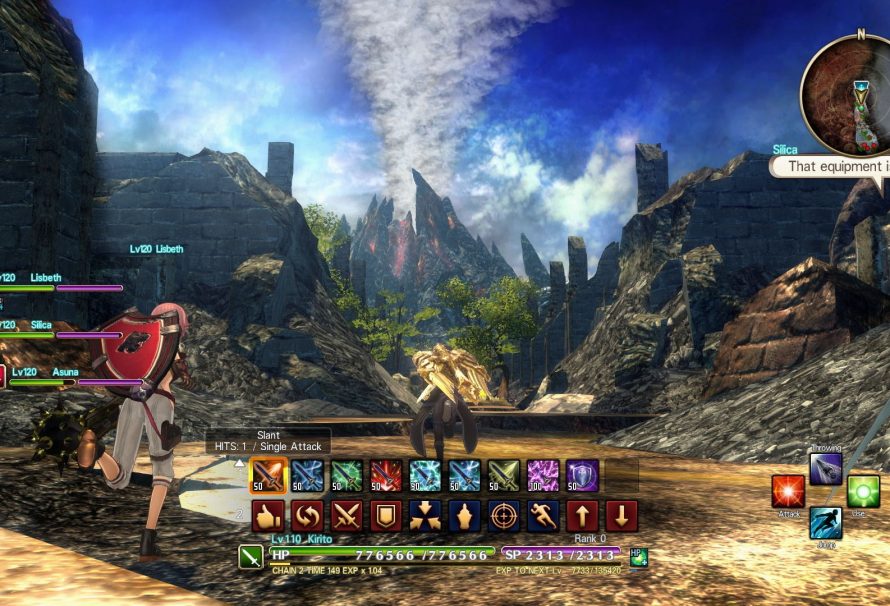The width and height of the screenshot is (890, 606).
Task: Choose the circular arrows switch command
Action: coord(307,516)
